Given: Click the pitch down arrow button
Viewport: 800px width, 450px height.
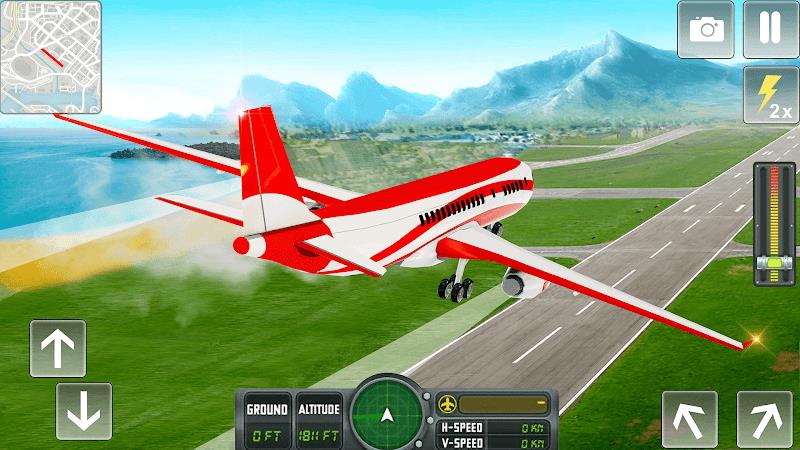Looking at the screenshot, I should pos(83,410).
